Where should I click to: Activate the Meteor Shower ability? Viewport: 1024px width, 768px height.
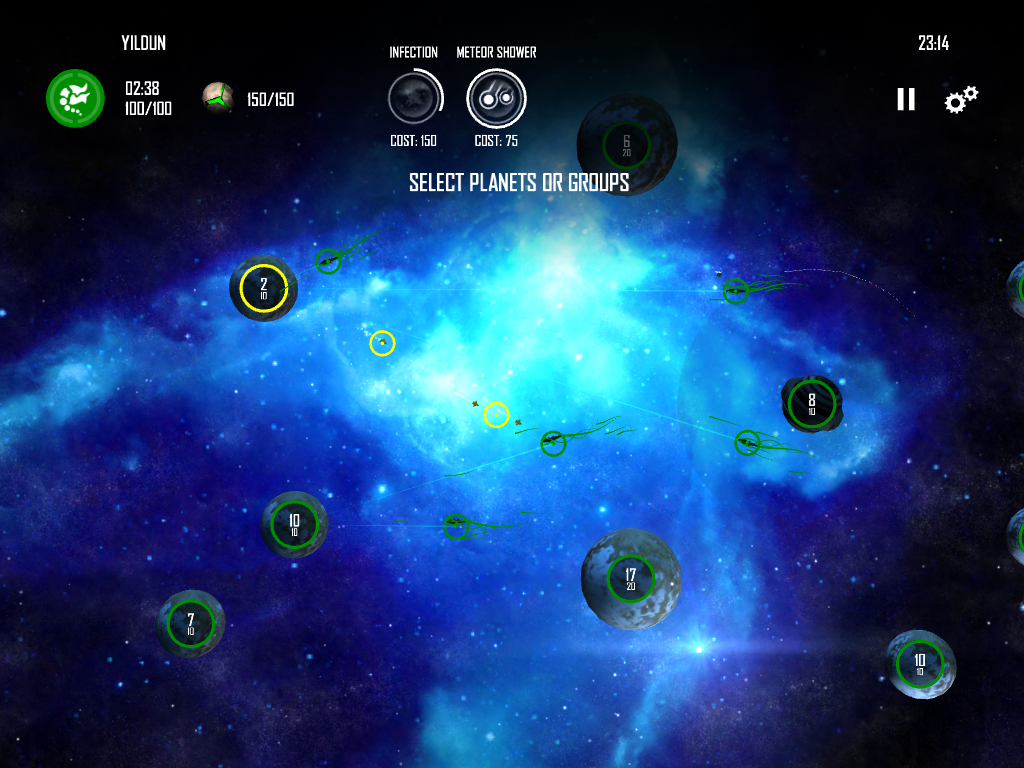click(x=496, y=98)
